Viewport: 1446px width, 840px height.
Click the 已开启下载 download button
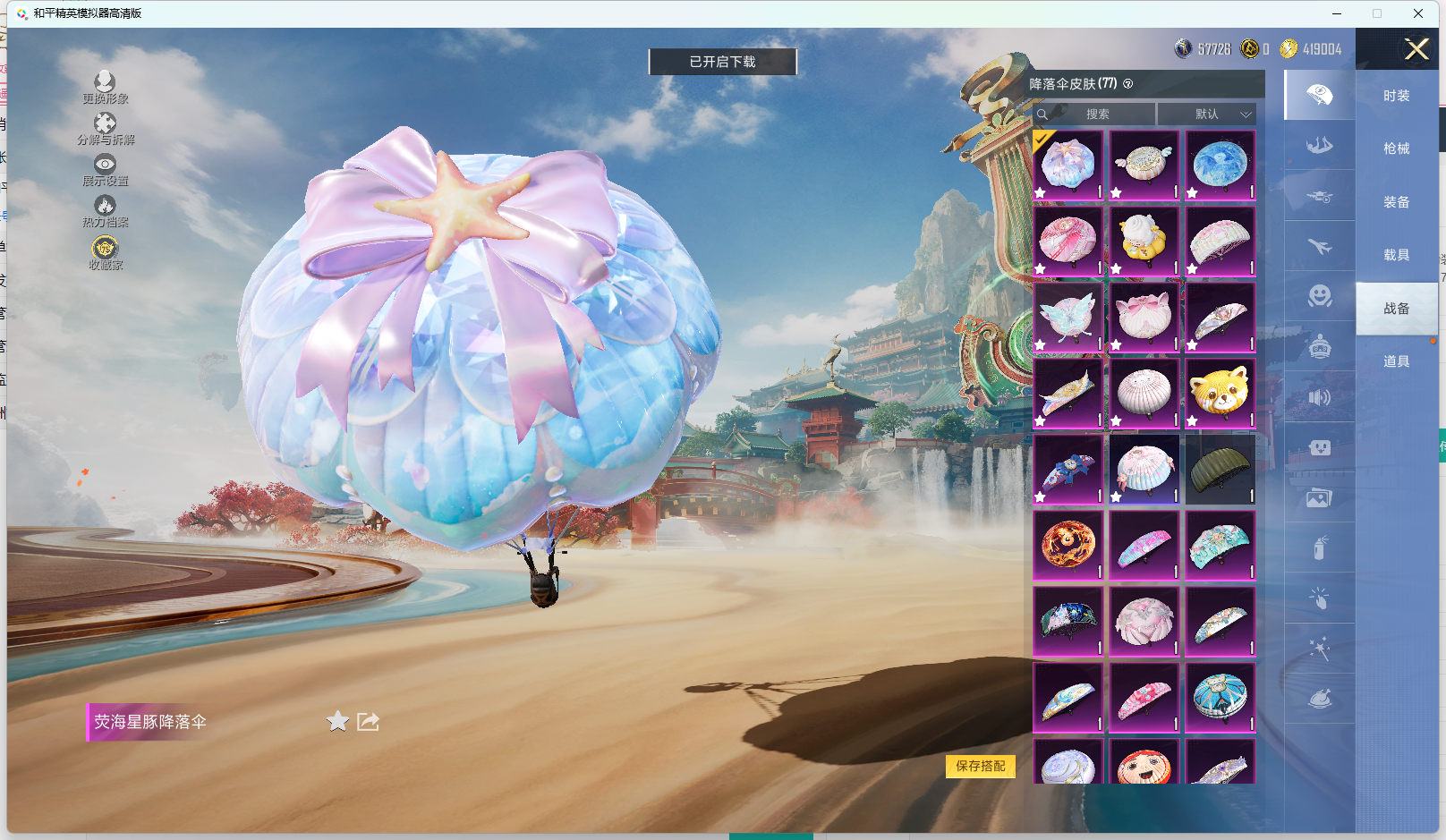coord(722,62)
